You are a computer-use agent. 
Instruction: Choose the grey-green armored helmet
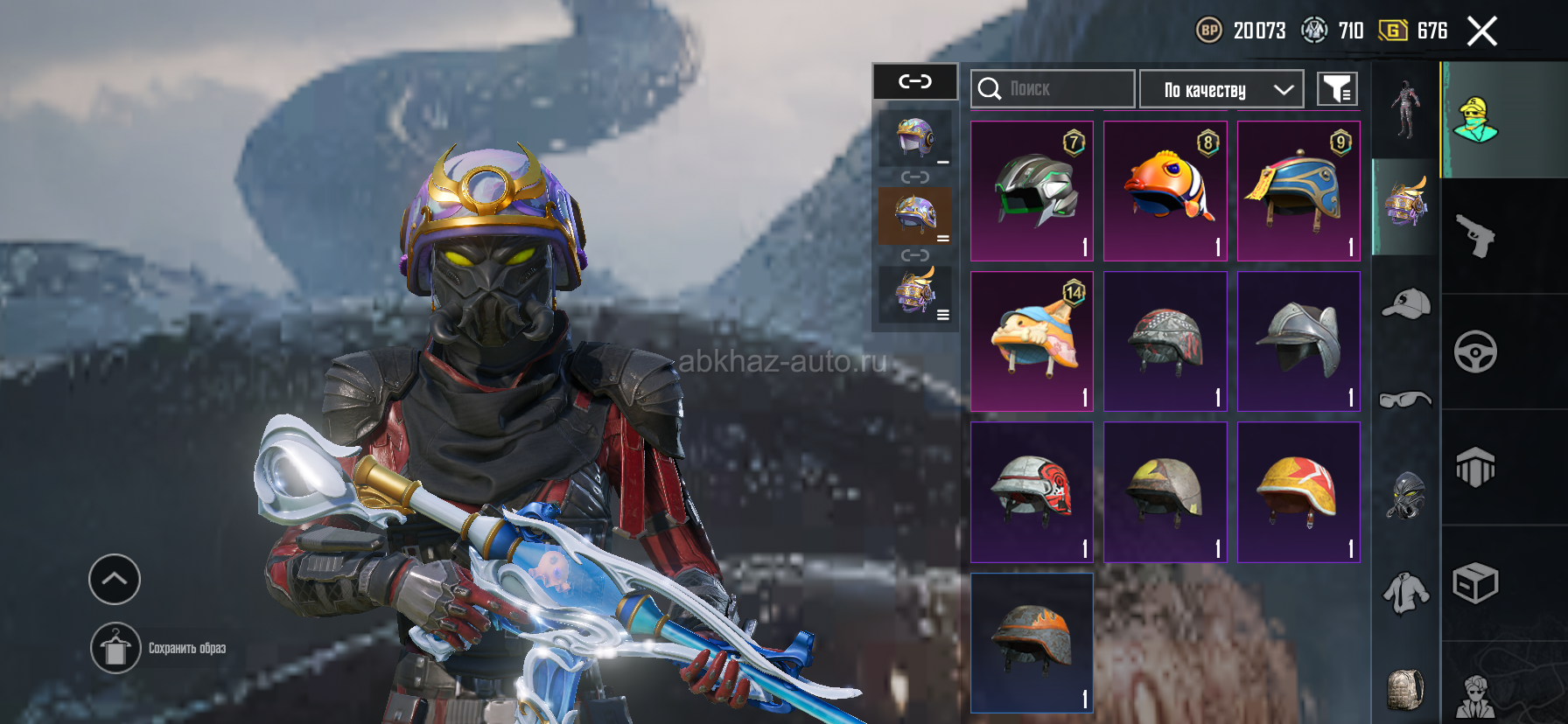click(1032, 191)
